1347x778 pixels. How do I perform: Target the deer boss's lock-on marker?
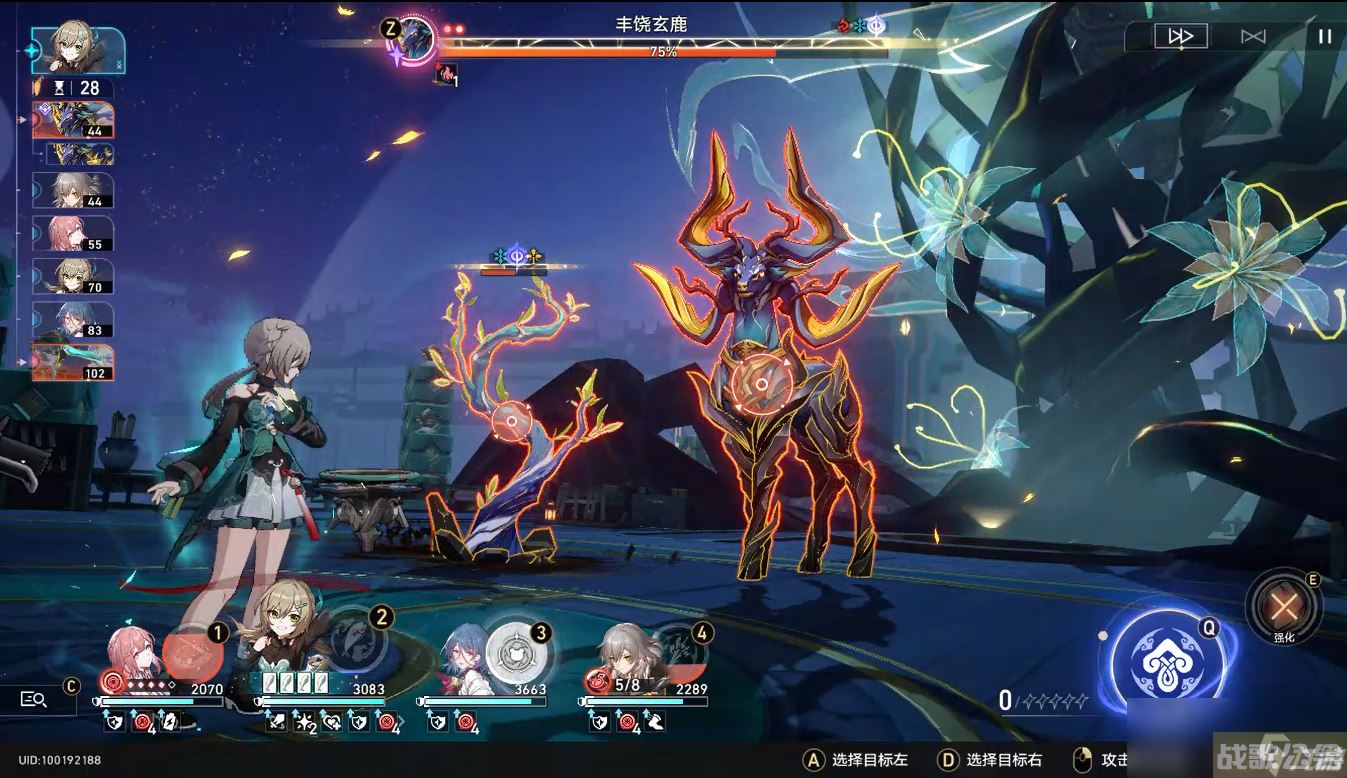click(760, 384)
